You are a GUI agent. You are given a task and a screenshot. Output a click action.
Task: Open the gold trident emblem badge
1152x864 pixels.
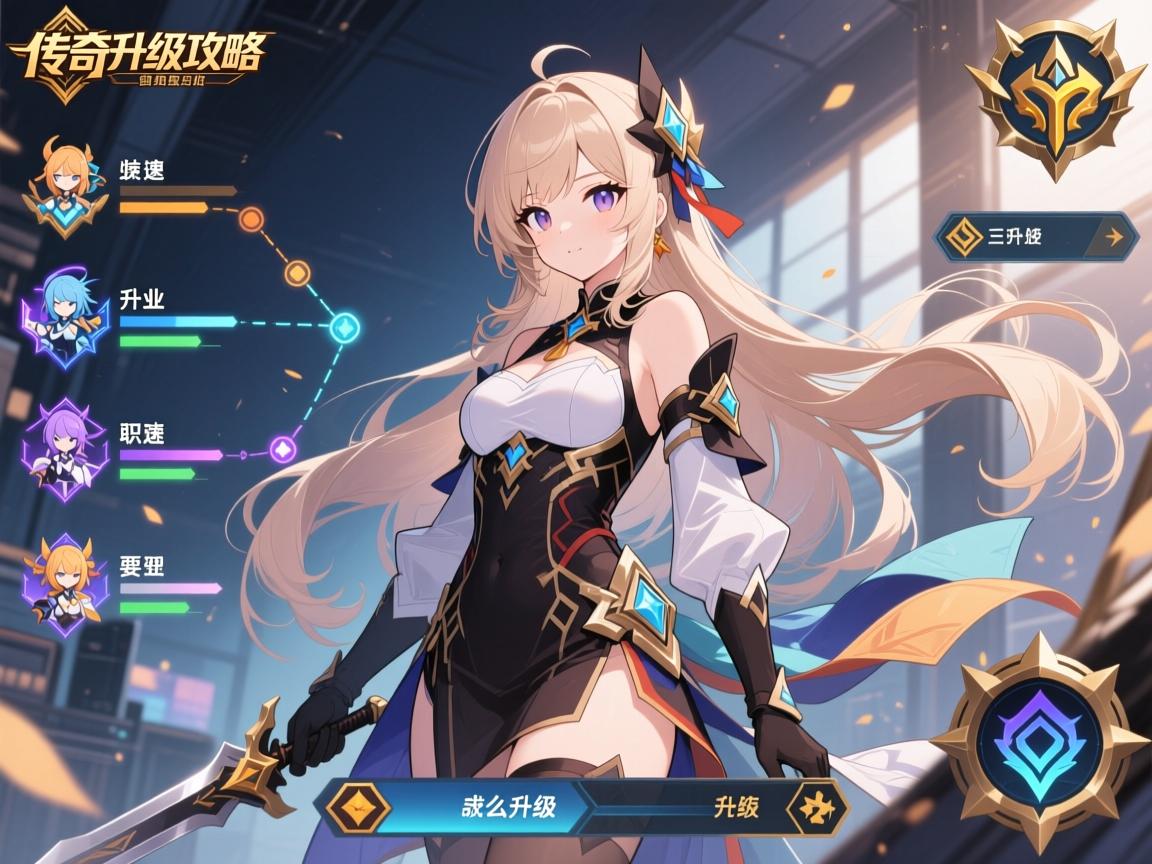(1053, 93)
